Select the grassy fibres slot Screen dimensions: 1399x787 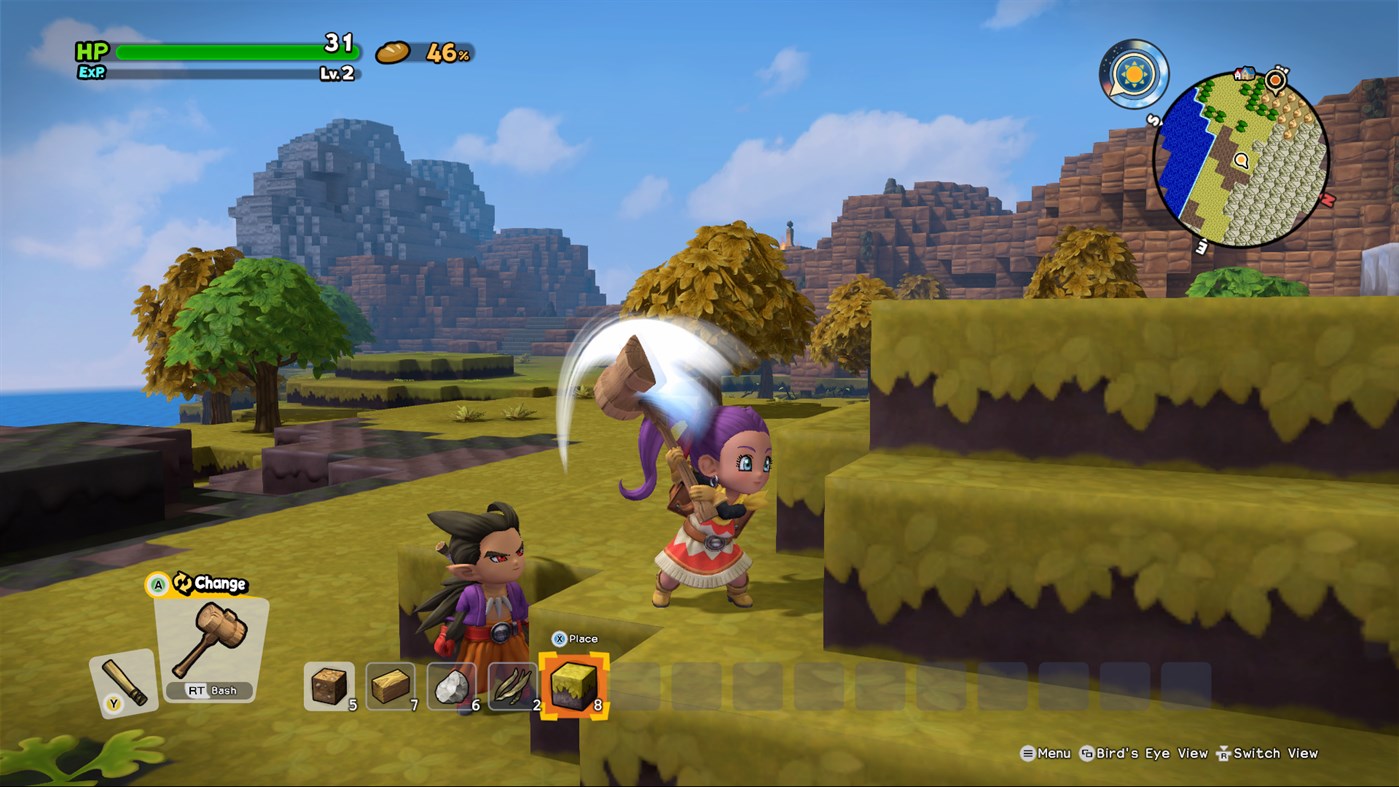(512, 682)
